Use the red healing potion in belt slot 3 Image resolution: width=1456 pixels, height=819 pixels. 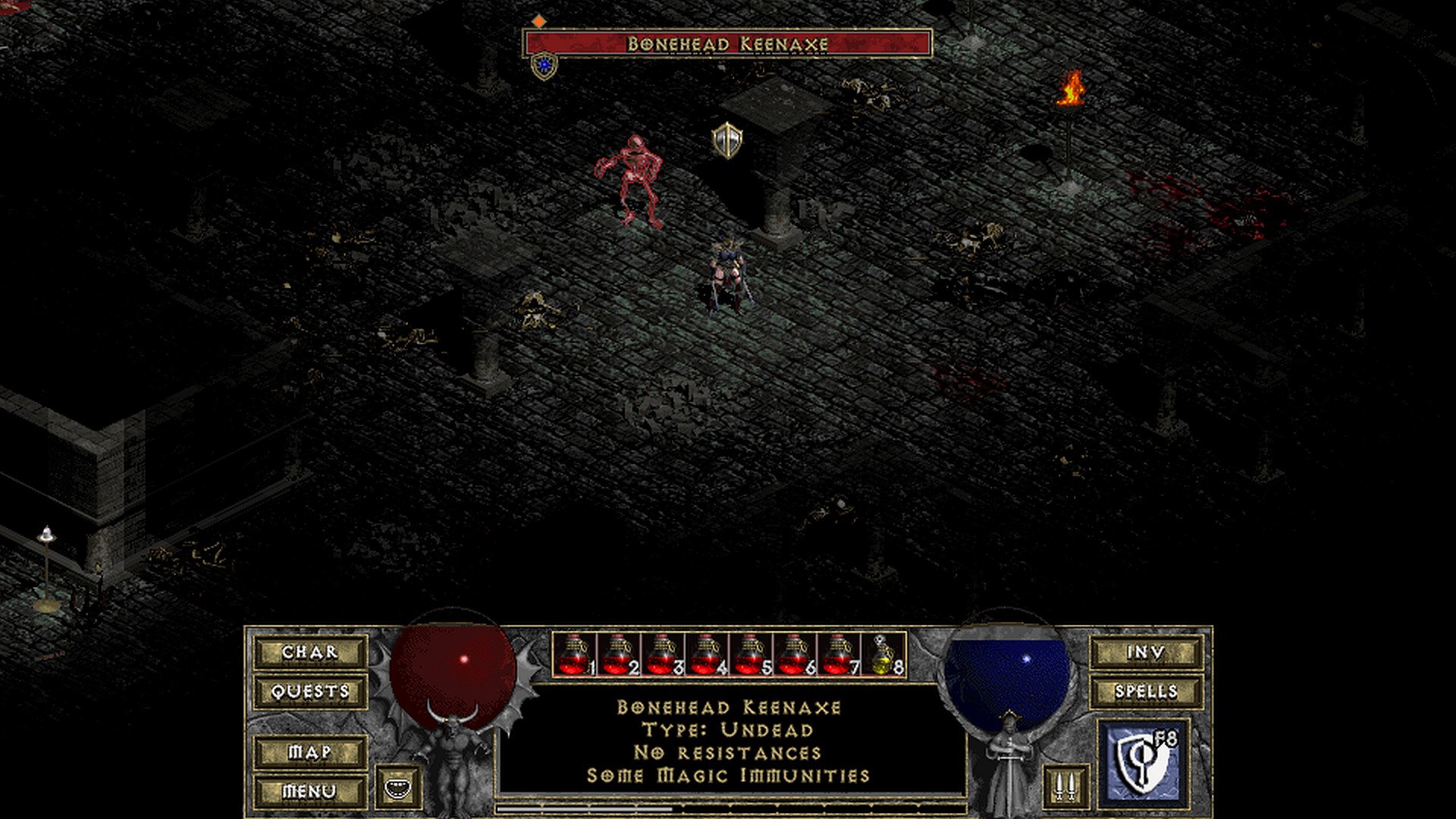click(x=662, y=655)
